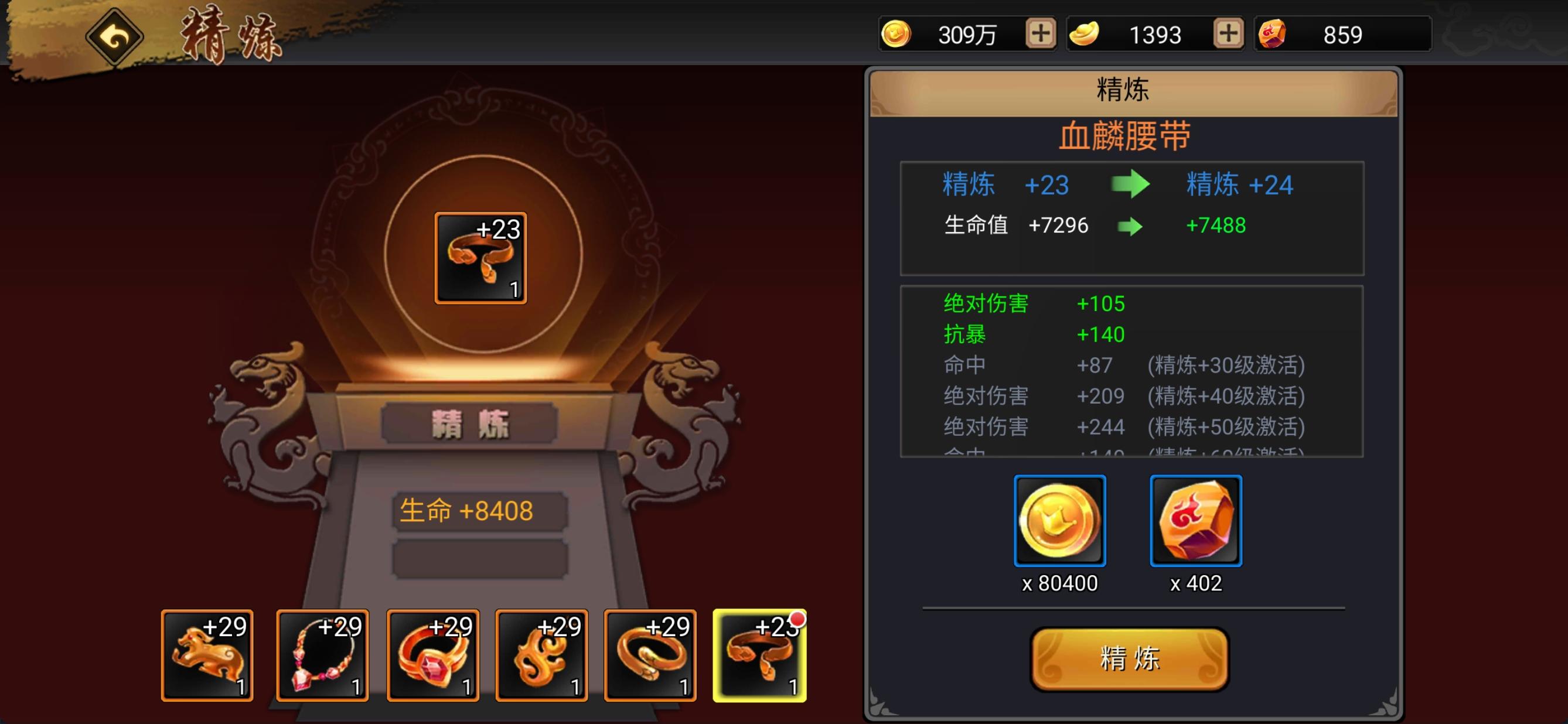Click the gold coin cost icon showing x80400
Image resolution: width=1568 pixels, height=724 pixels.
point(1059,522)
